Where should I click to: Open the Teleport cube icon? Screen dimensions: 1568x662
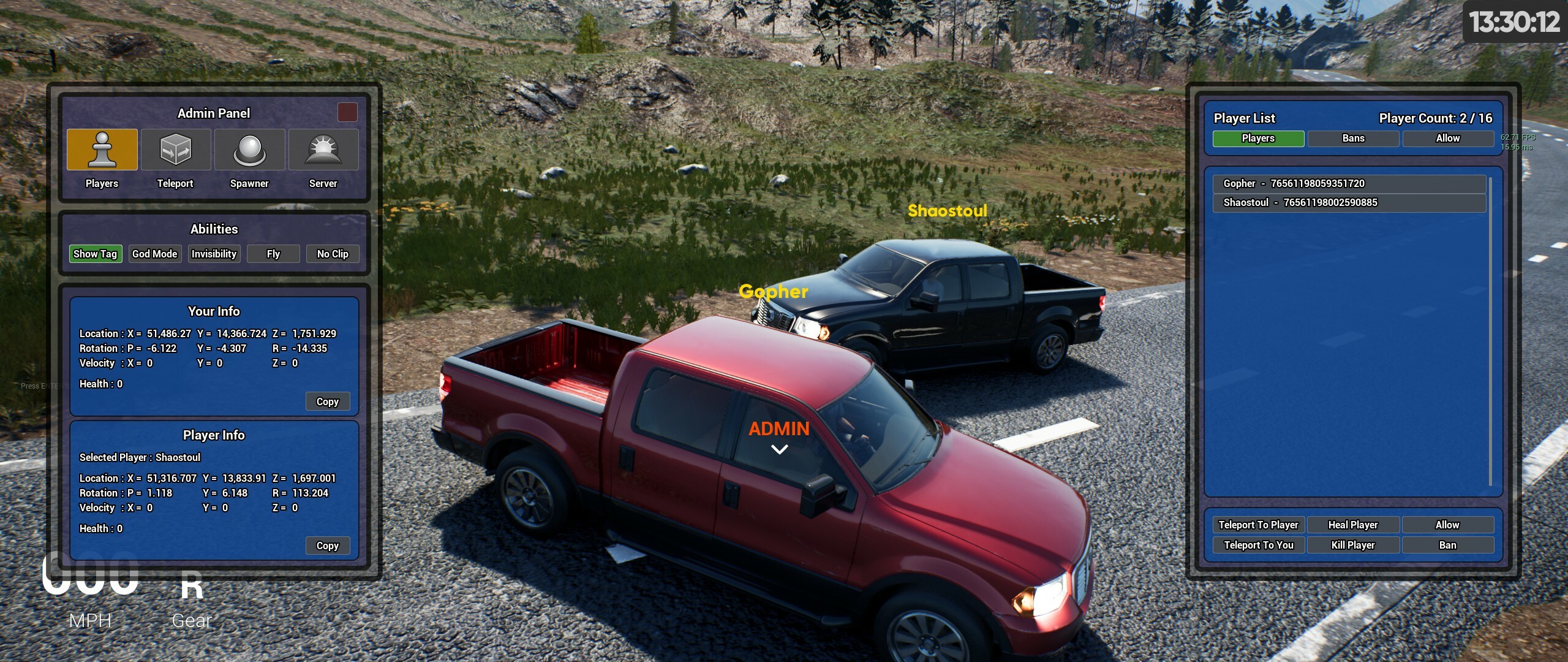point(176,149)
